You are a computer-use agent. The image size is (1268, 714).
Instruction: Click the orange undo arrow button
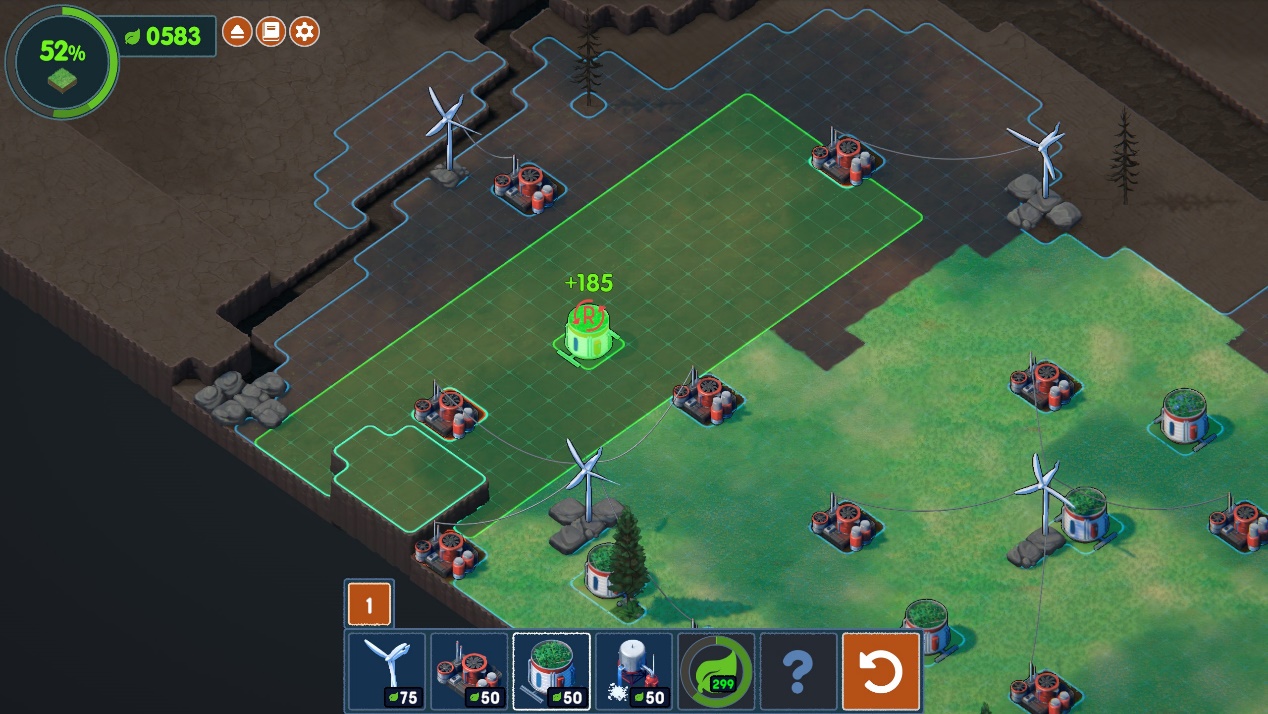coord(881,671)
